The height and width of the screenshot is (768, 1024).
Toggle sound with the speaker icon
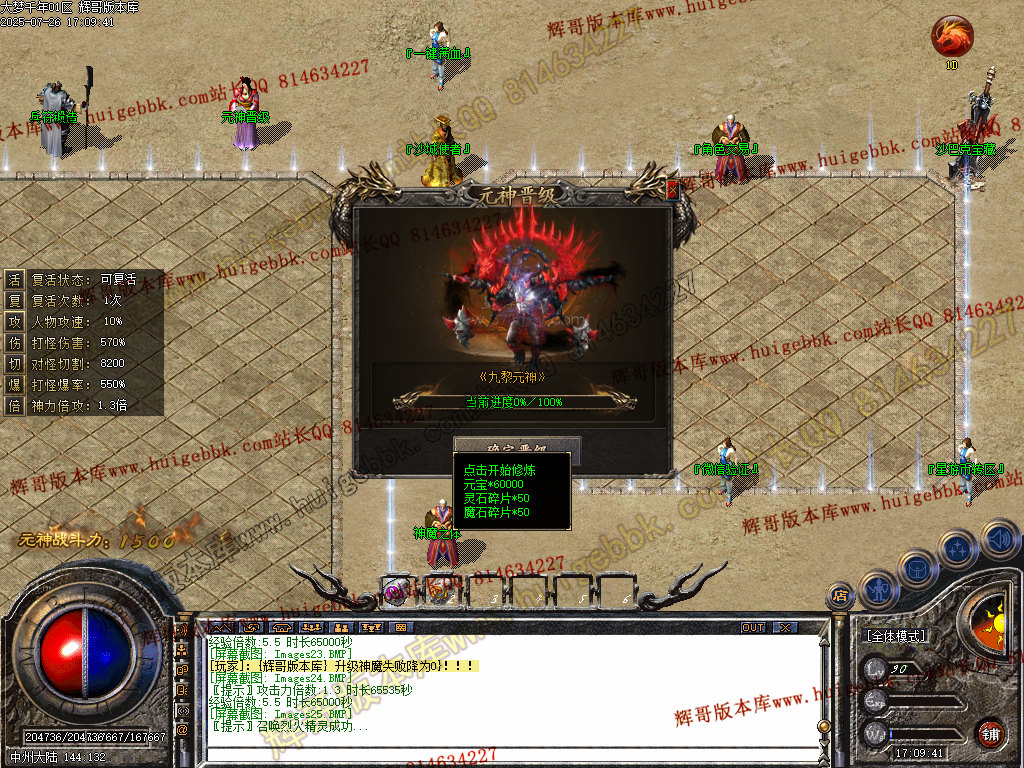click(x=999, y=540)
